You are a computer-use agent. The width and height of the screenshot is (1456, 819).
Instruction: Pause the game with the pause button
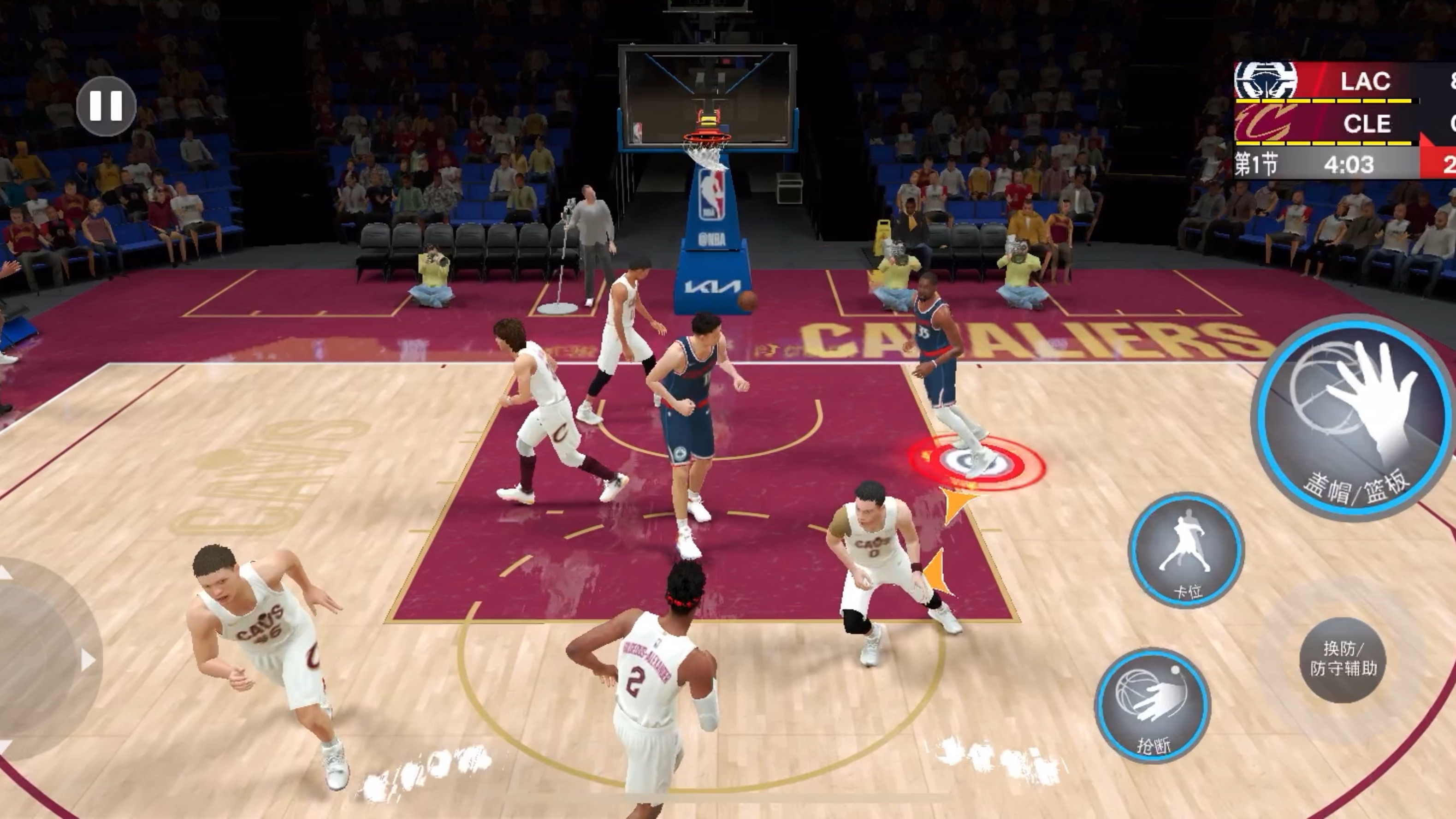(106, 106)
